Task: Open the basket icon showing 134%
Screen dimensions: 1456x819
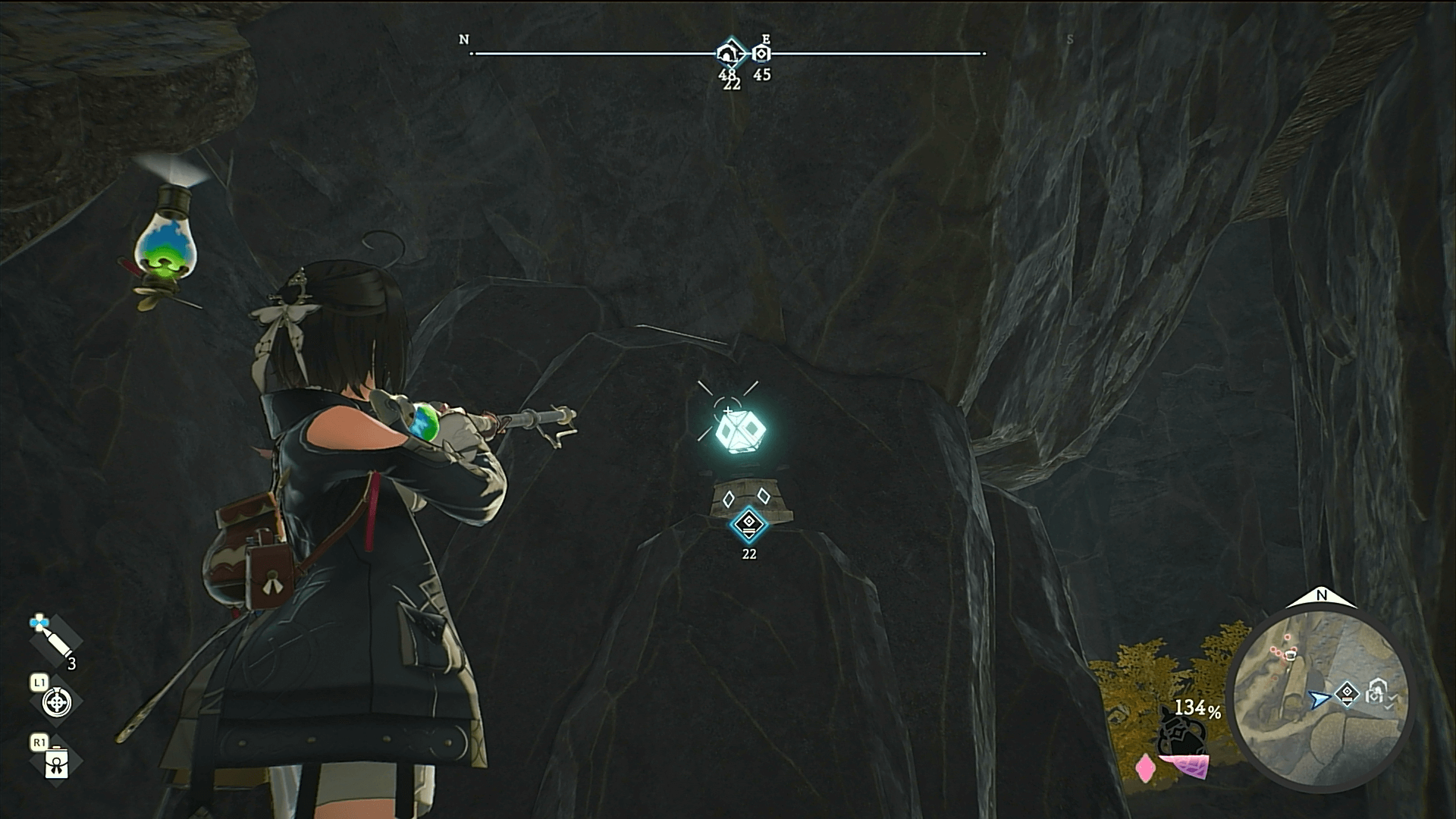Action: point(1183,733)
